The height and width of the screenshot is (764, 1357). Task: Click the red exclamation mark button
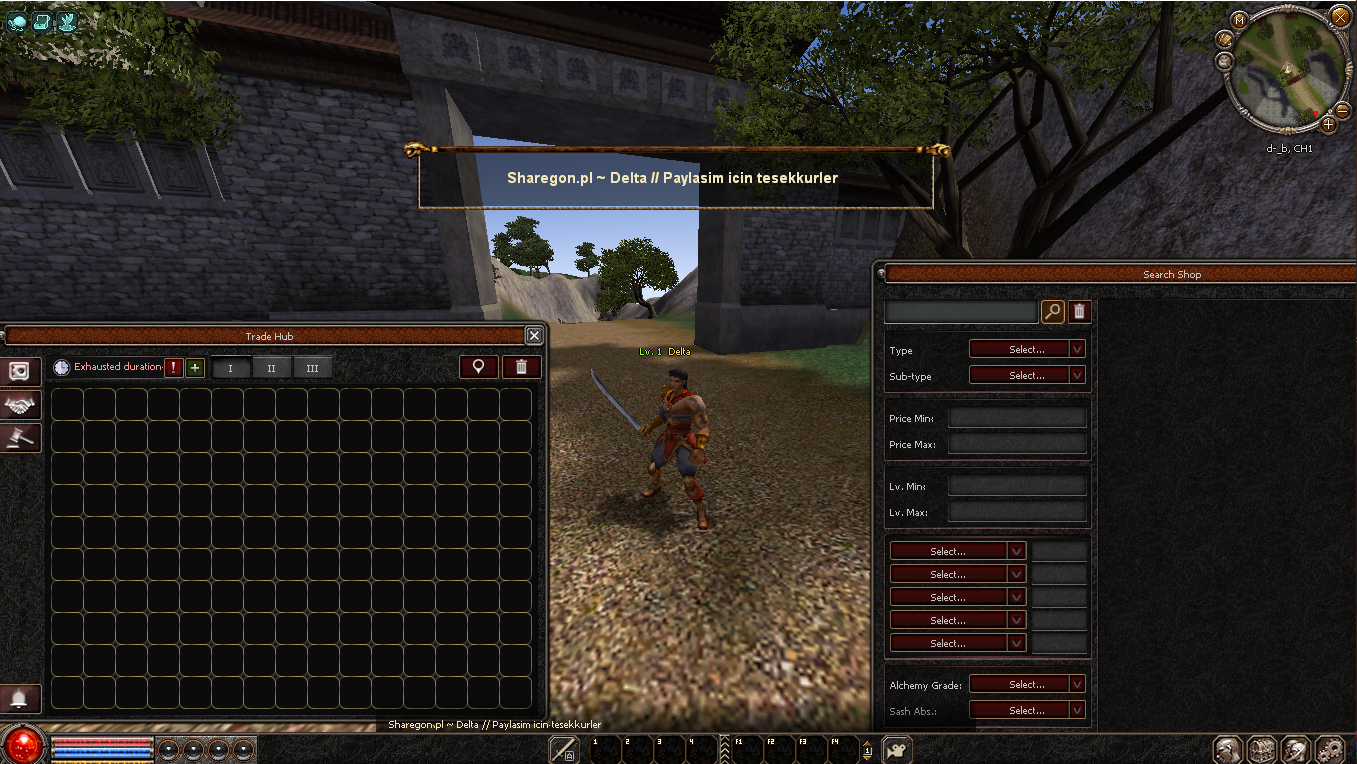coord(174,367)
